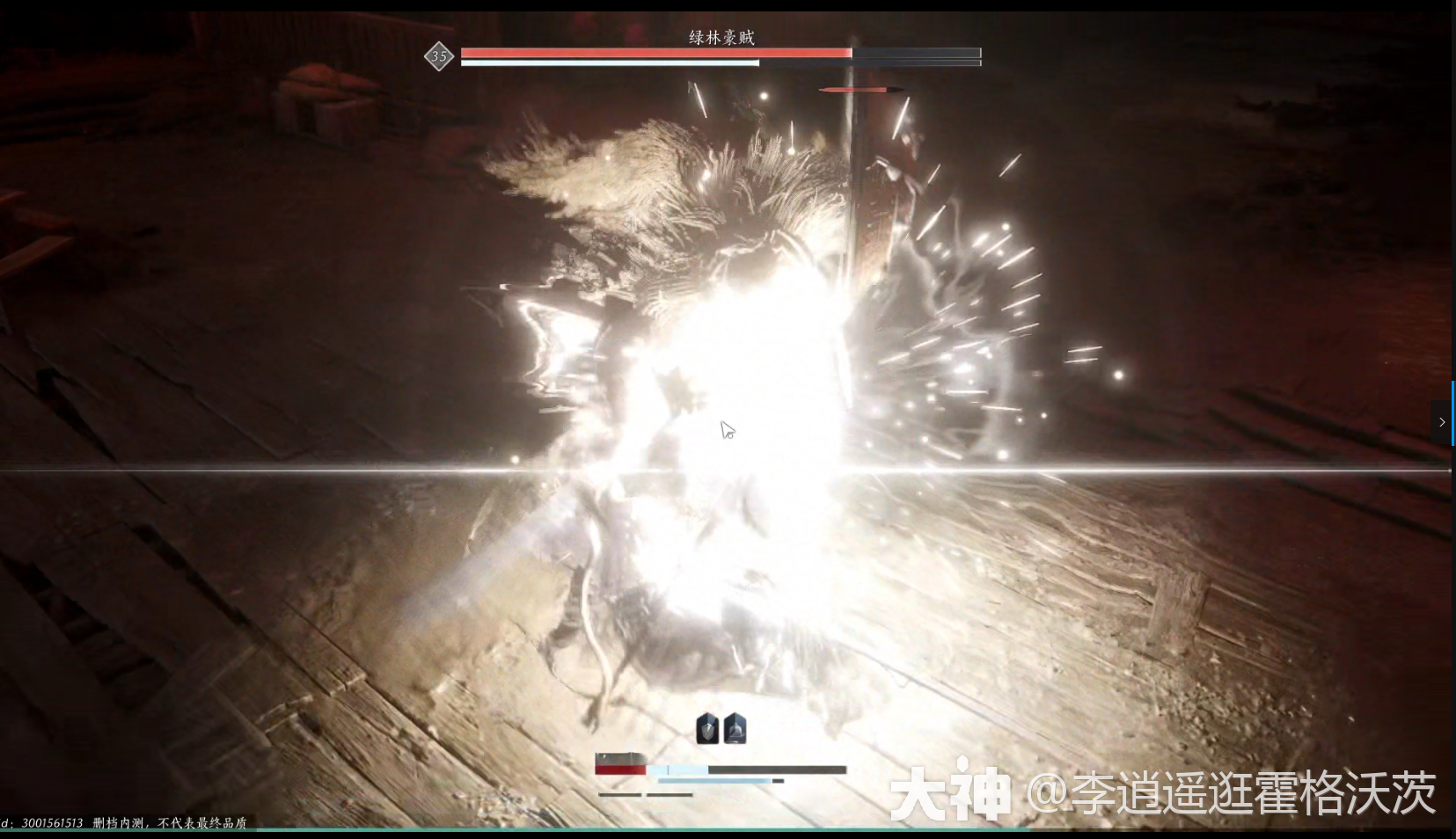Toggle the blue highlight strip on the right edge
Viewport: 1456px width, 839px height.
[1452, 413]
